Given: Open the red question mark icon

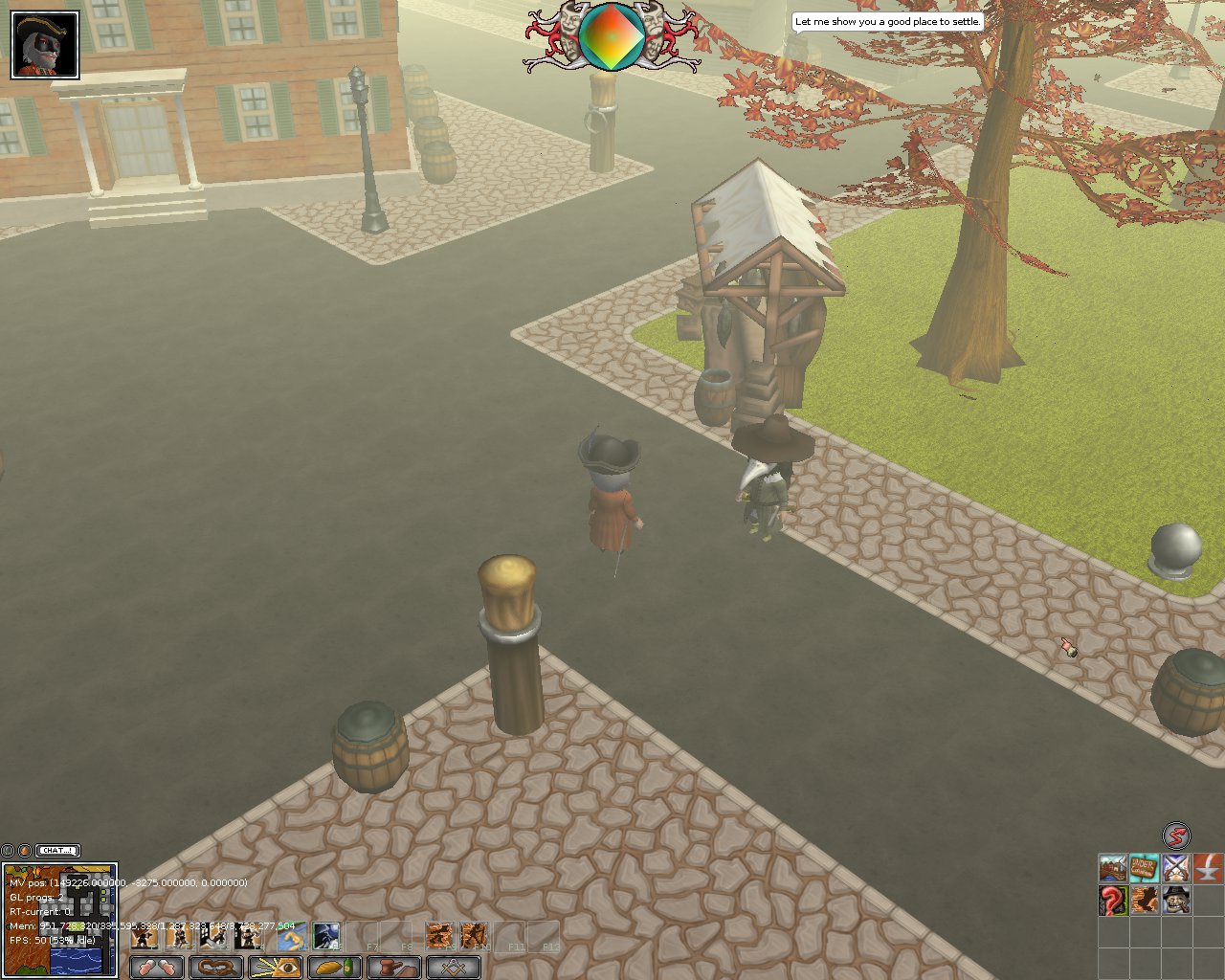Looking at the screenshot, I should (1112, 901).
